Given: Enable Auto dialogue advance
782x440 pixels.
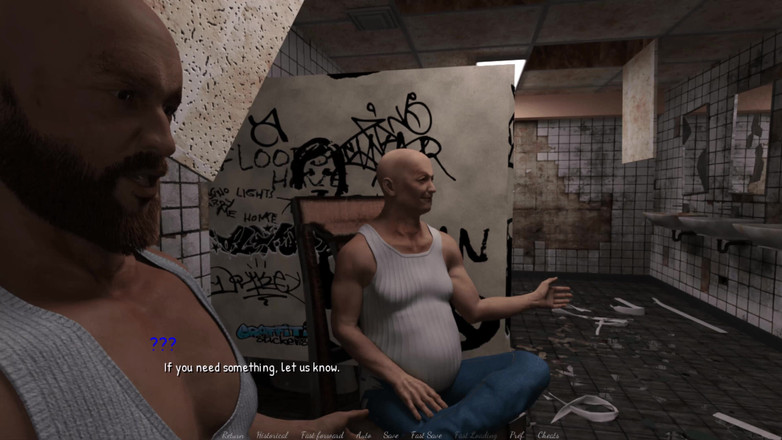Looking at the screenshot, I should click(363, 435).
